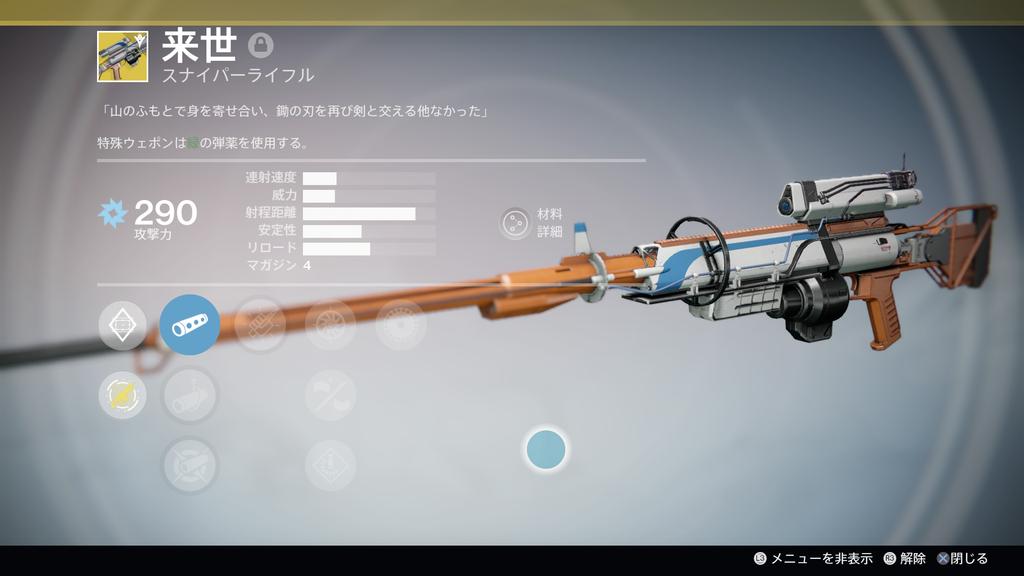Toggle the lock icon beside weapon name
Viewport: 1024px width, 576px height.
click(260, 45)
